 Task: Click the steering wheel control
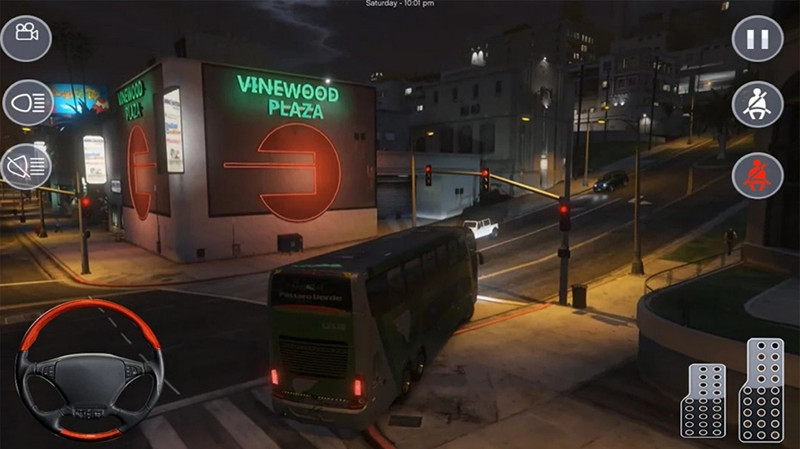[83, 369]
